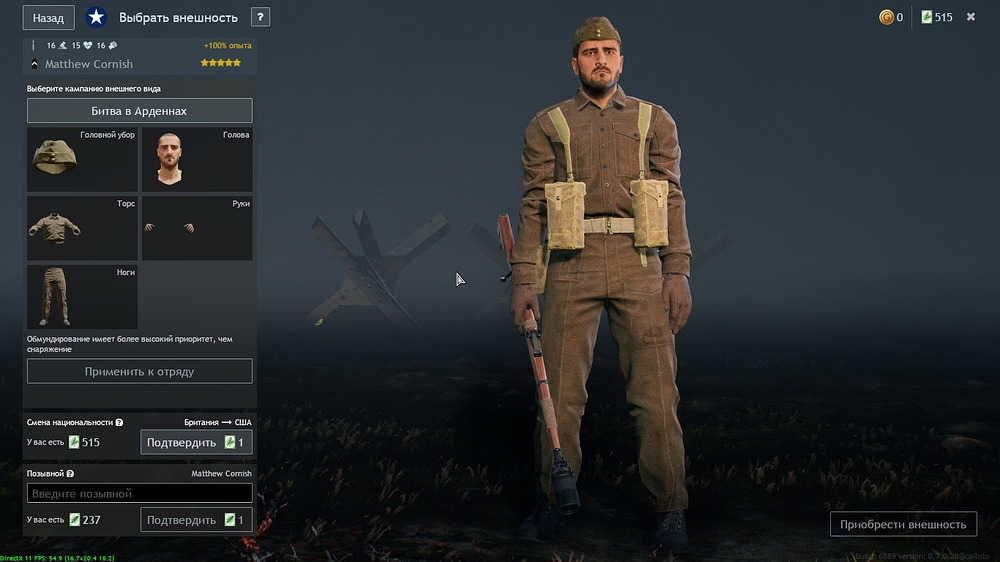Close the appearance screen with the X
The height and width of the screenshot is (562, 1000).
pyautogui.click(x=970, y=17)
